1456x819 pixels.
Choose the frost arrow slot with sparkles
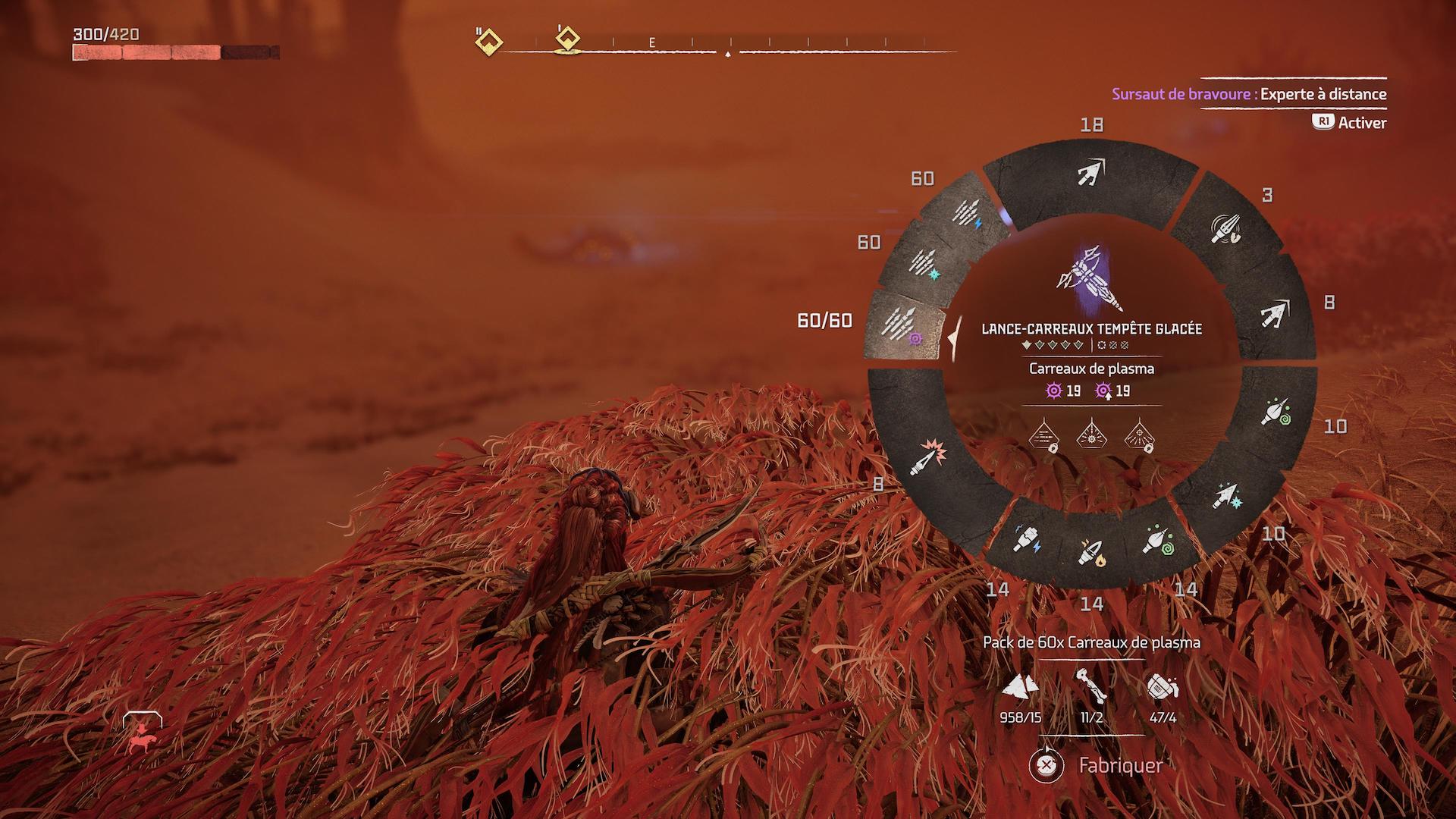point(1226,496)
